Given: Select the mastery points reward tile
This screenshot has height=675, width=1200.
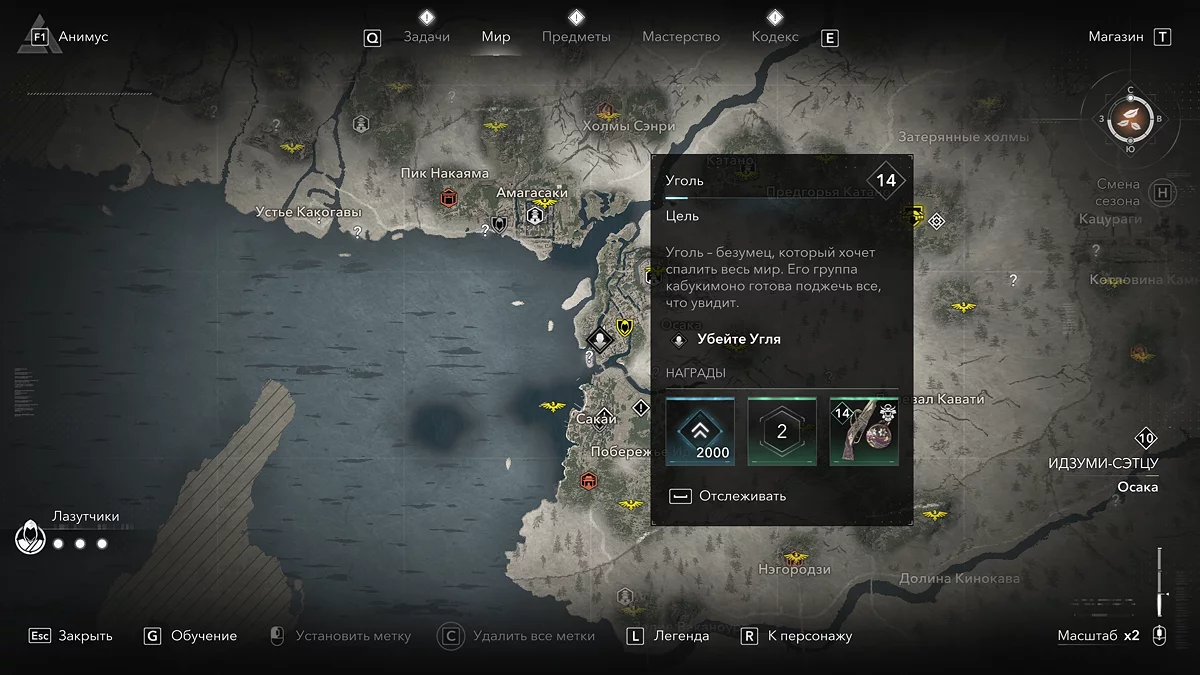Looking at the screenshot, I should (x=782, y=432).
